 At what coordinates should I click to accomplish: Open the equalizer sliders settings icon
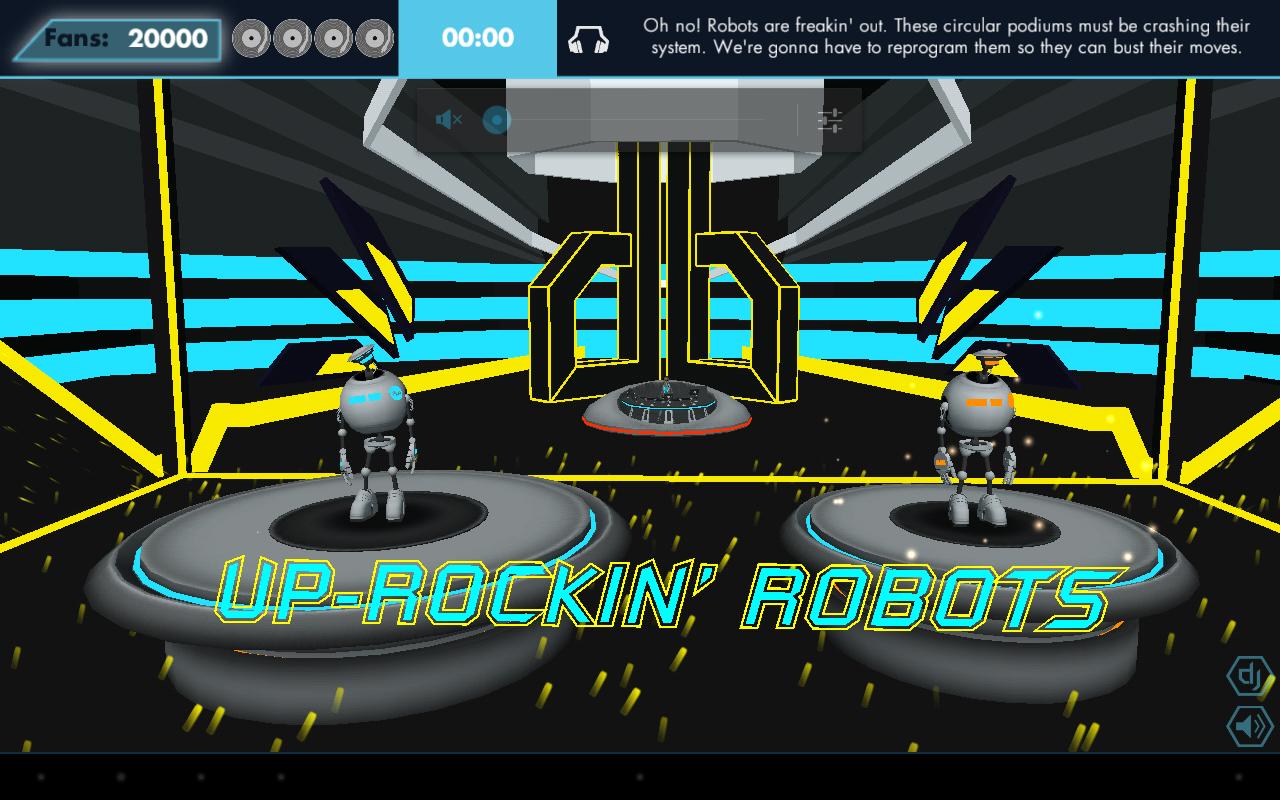(830, 121)
